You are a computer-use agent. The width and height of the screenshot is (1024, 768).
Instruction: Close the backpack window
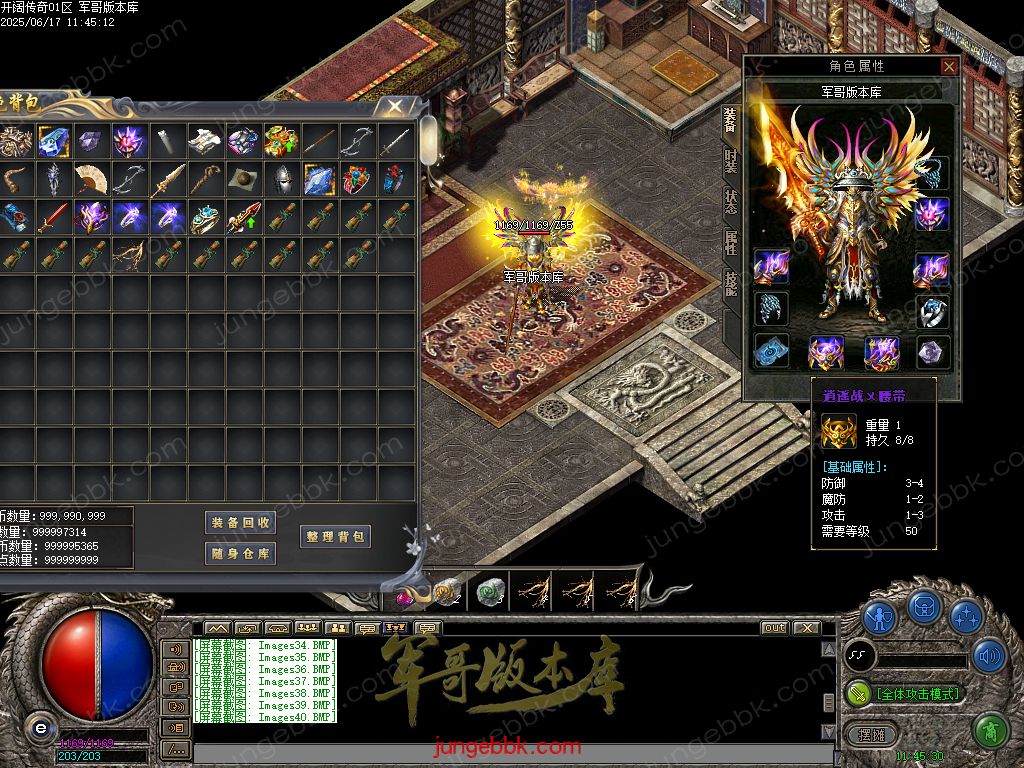click(x=396, y=106)
